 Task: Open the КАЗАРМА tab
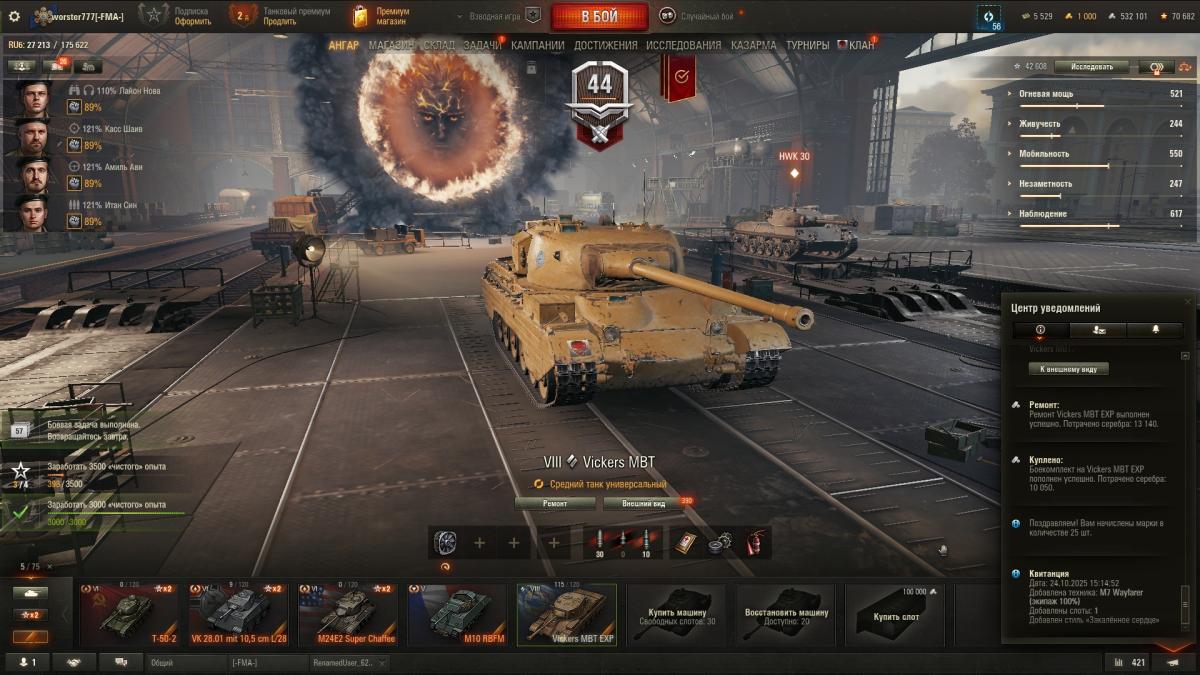pos(753,45)
